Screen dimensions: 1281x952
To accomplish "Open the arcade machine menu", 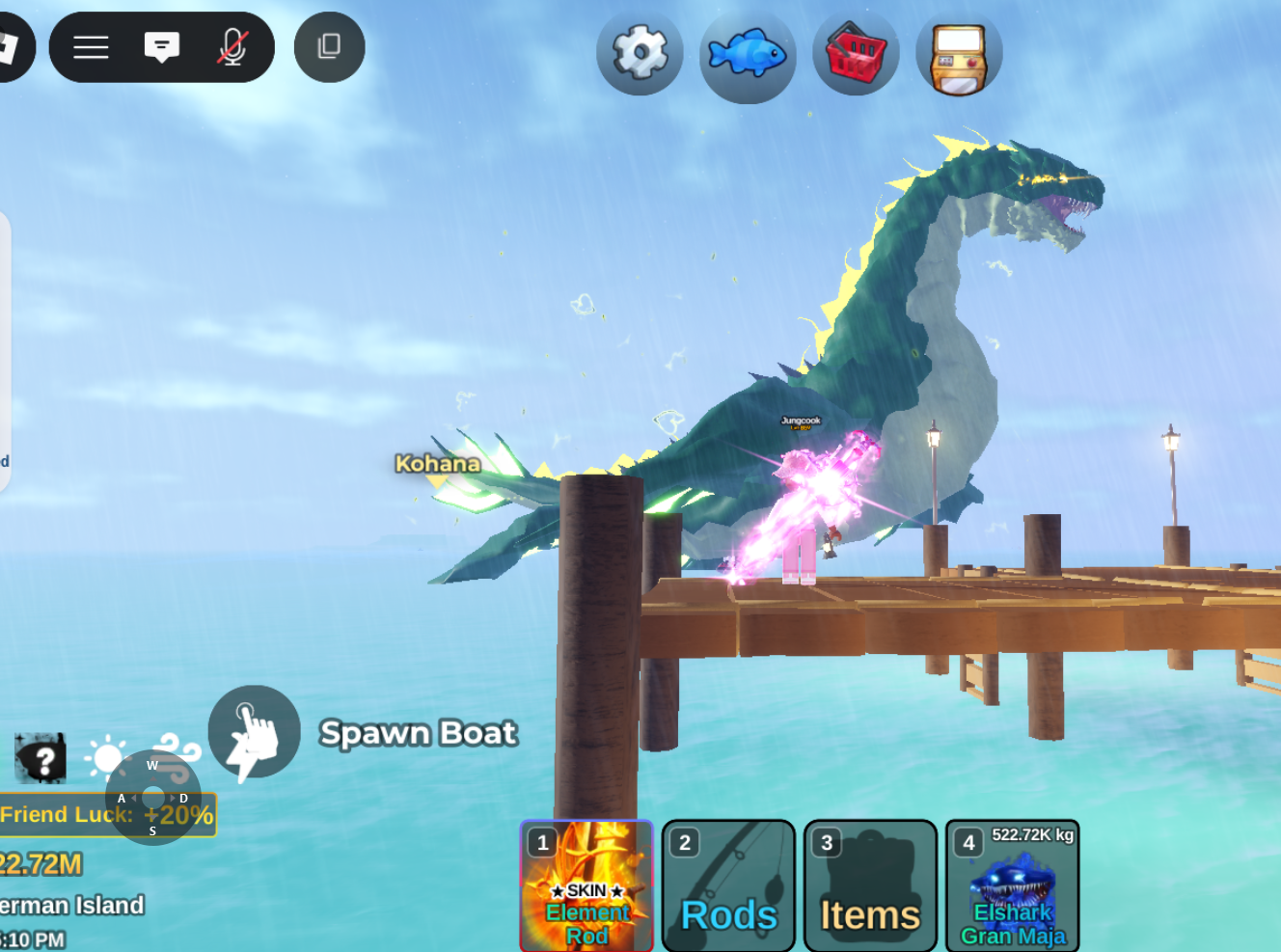I will (x=959, y=58).
